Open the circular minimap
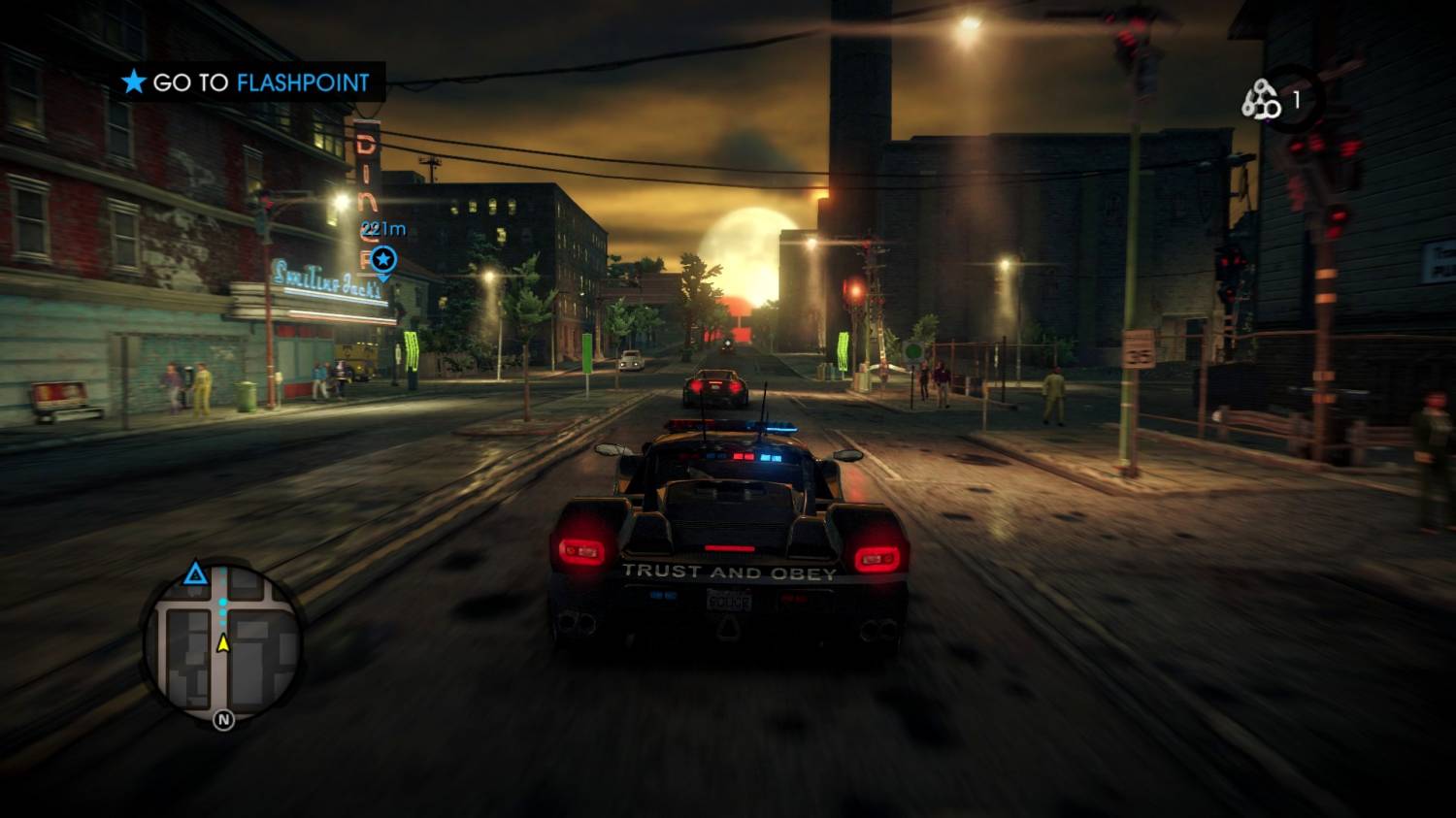This screenshot has width=1456, height=818. coord(223,640)
